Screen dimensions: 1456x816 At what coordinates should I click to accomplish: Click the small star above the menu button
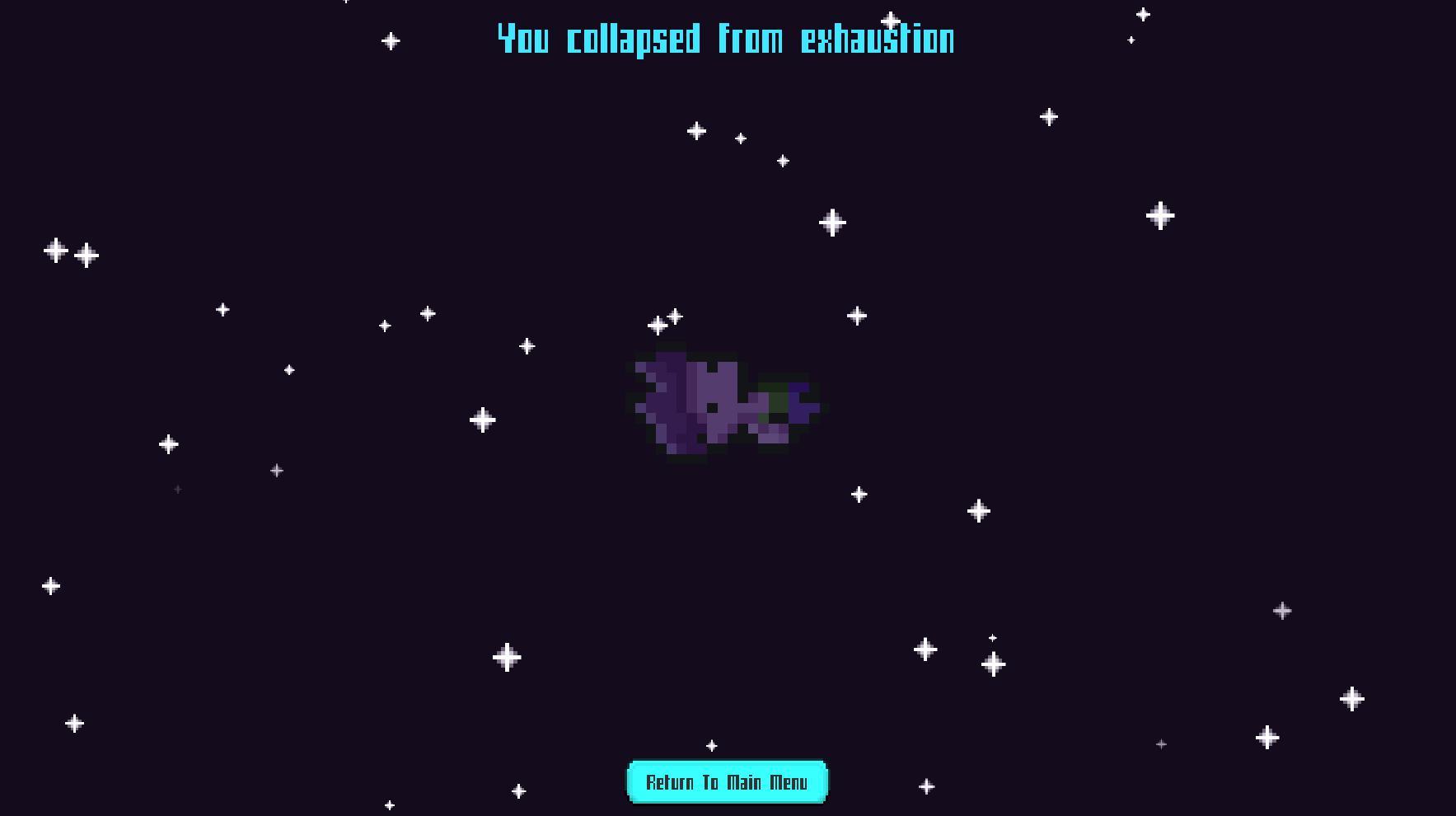point(710,744)
